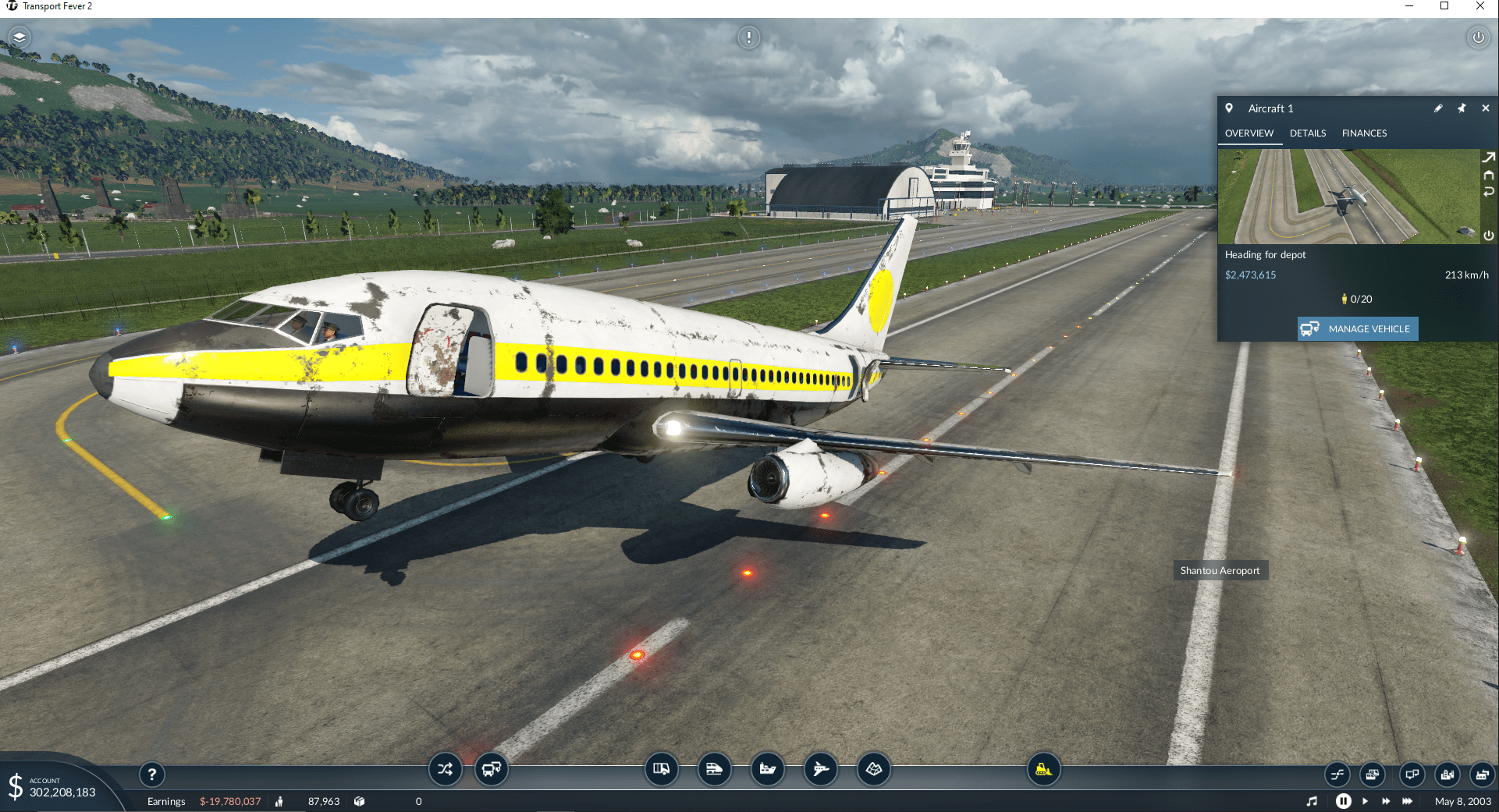This screenshot has width=1499, height=812.
Task: Rename Aircraft 1 using the pencil icon
Action: 1438,108
